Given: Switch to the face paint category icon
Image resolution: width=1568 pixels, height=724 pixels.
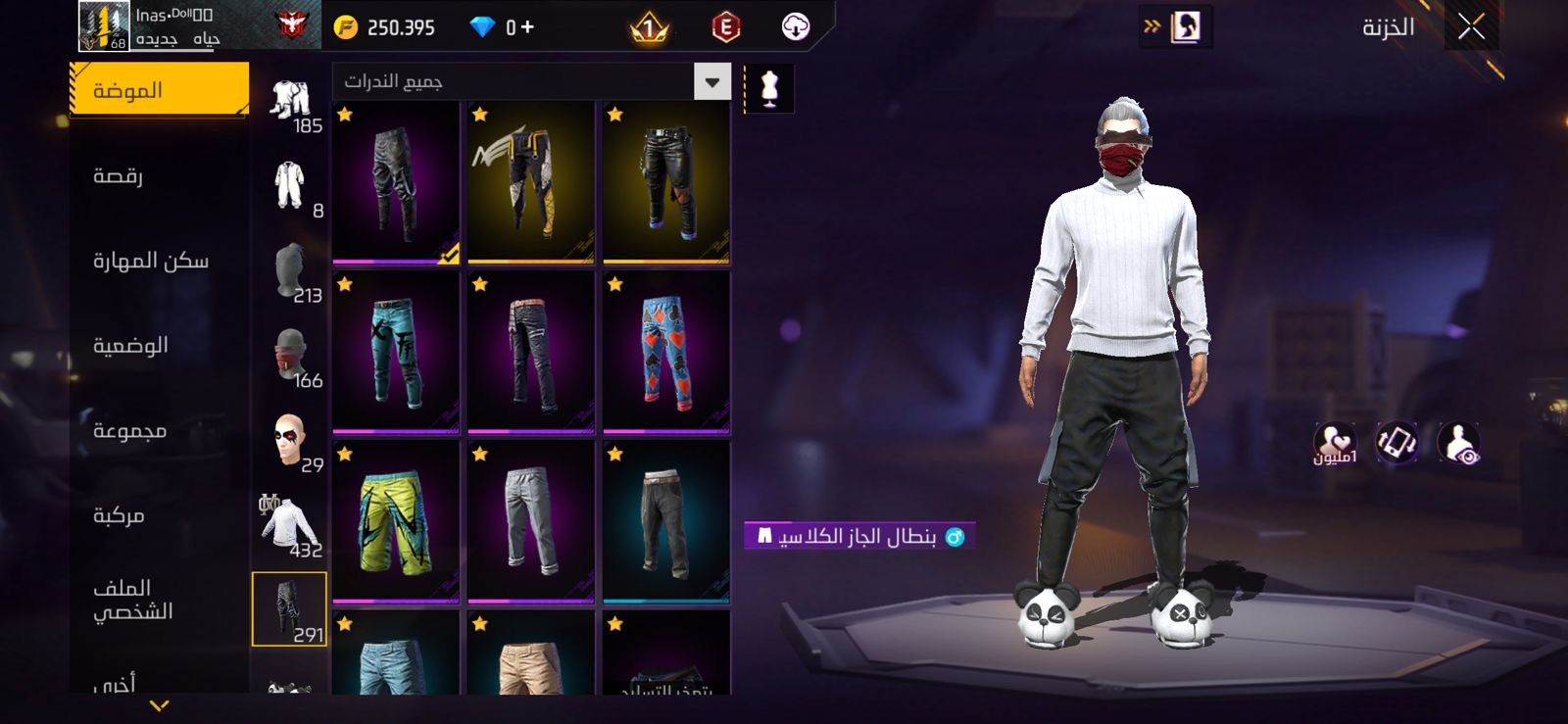Looking at the screenshot, I should 290,441.
